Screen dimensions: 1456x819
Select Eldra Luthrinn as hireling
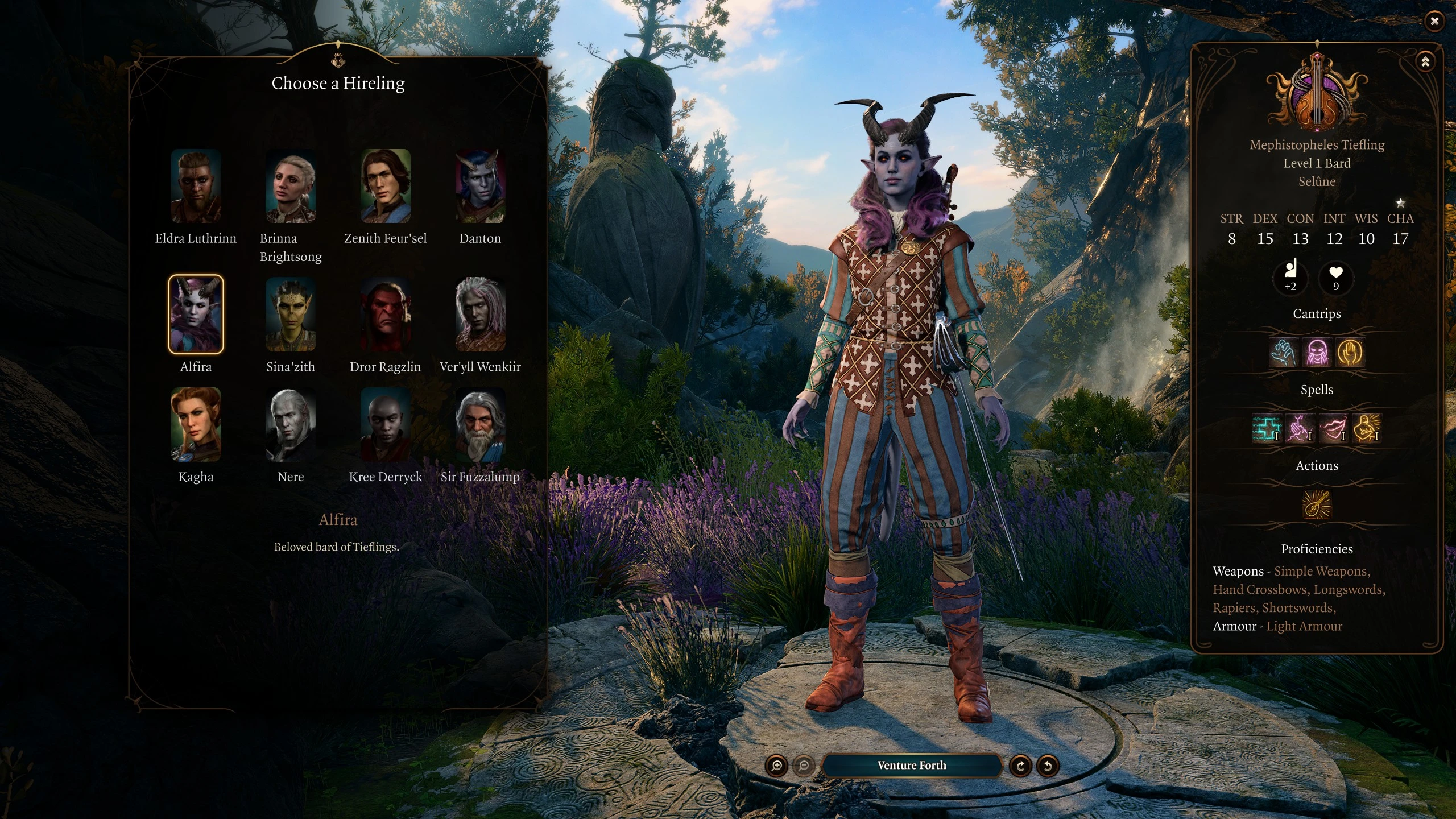coord(196,186)
